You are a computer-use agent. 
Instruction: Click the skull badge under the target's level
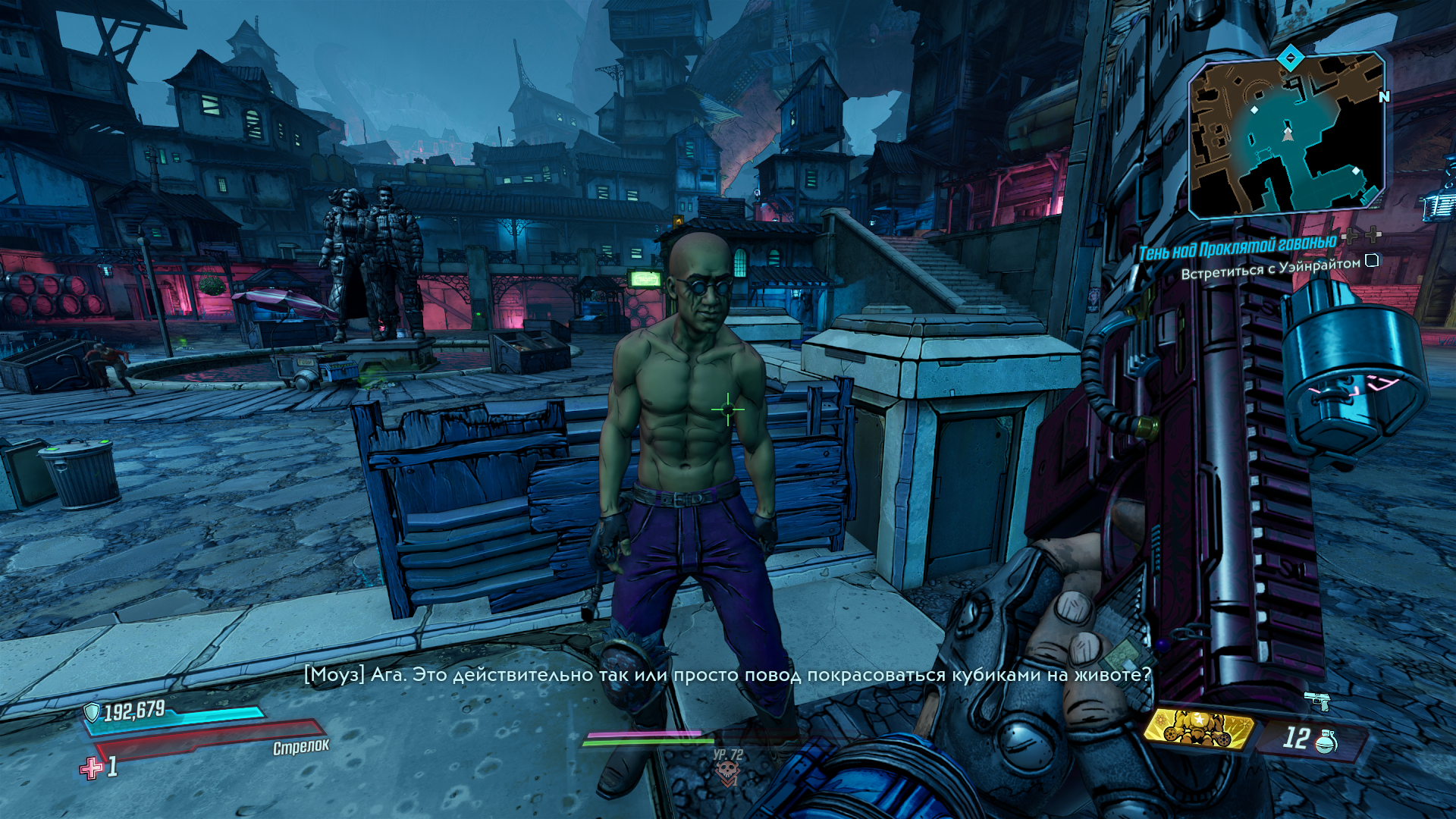(x=727, y=772)
